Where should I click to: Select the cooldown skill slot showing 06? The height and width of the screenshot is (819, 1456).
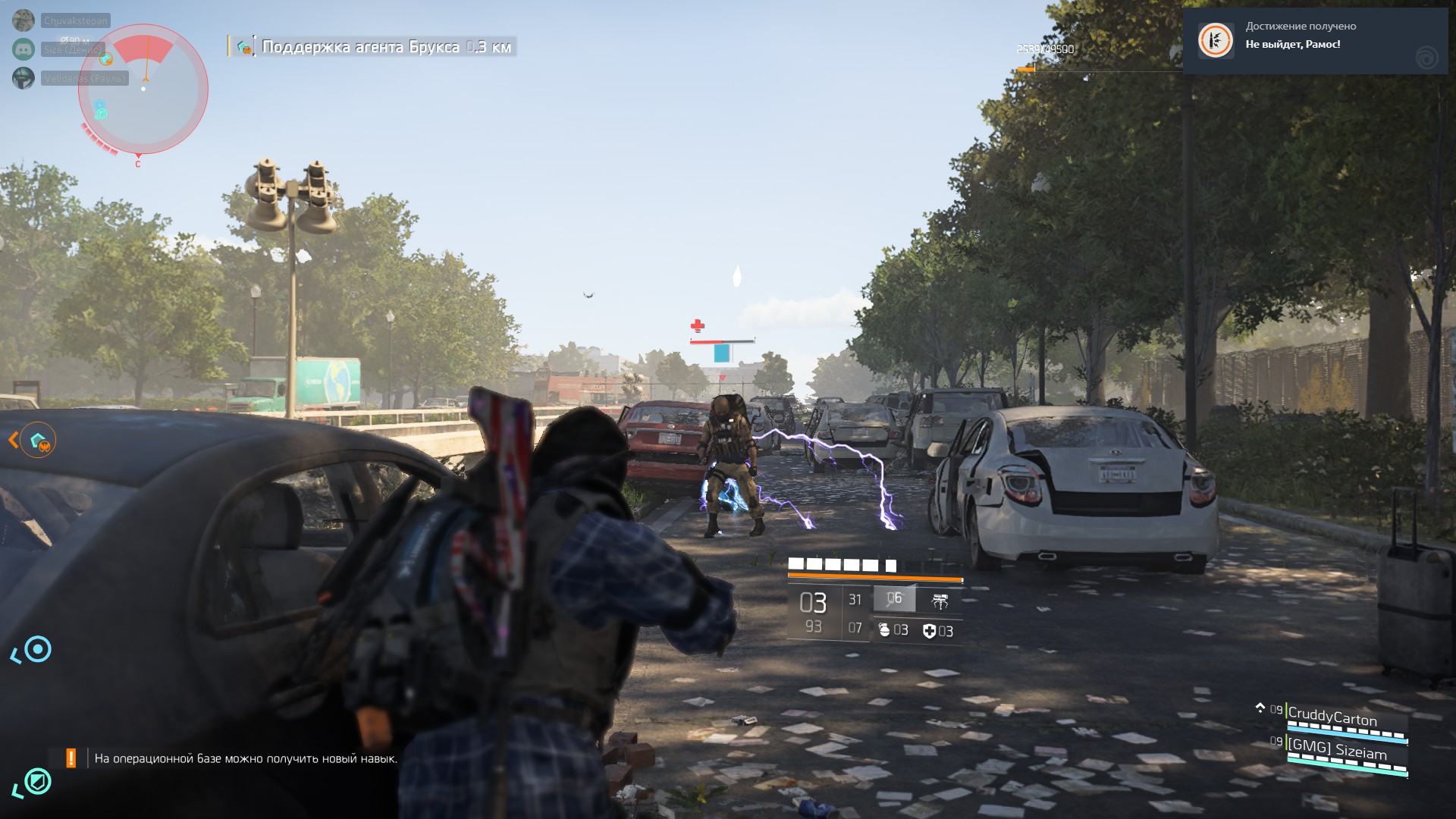895,599
